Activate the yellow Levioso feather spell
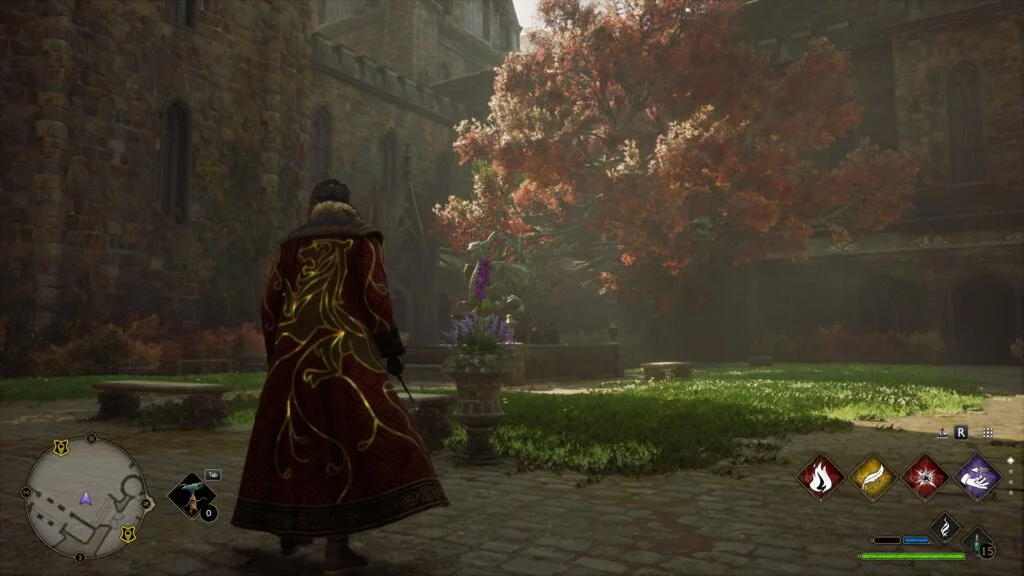1024x576 pixels. coord(871,477)
